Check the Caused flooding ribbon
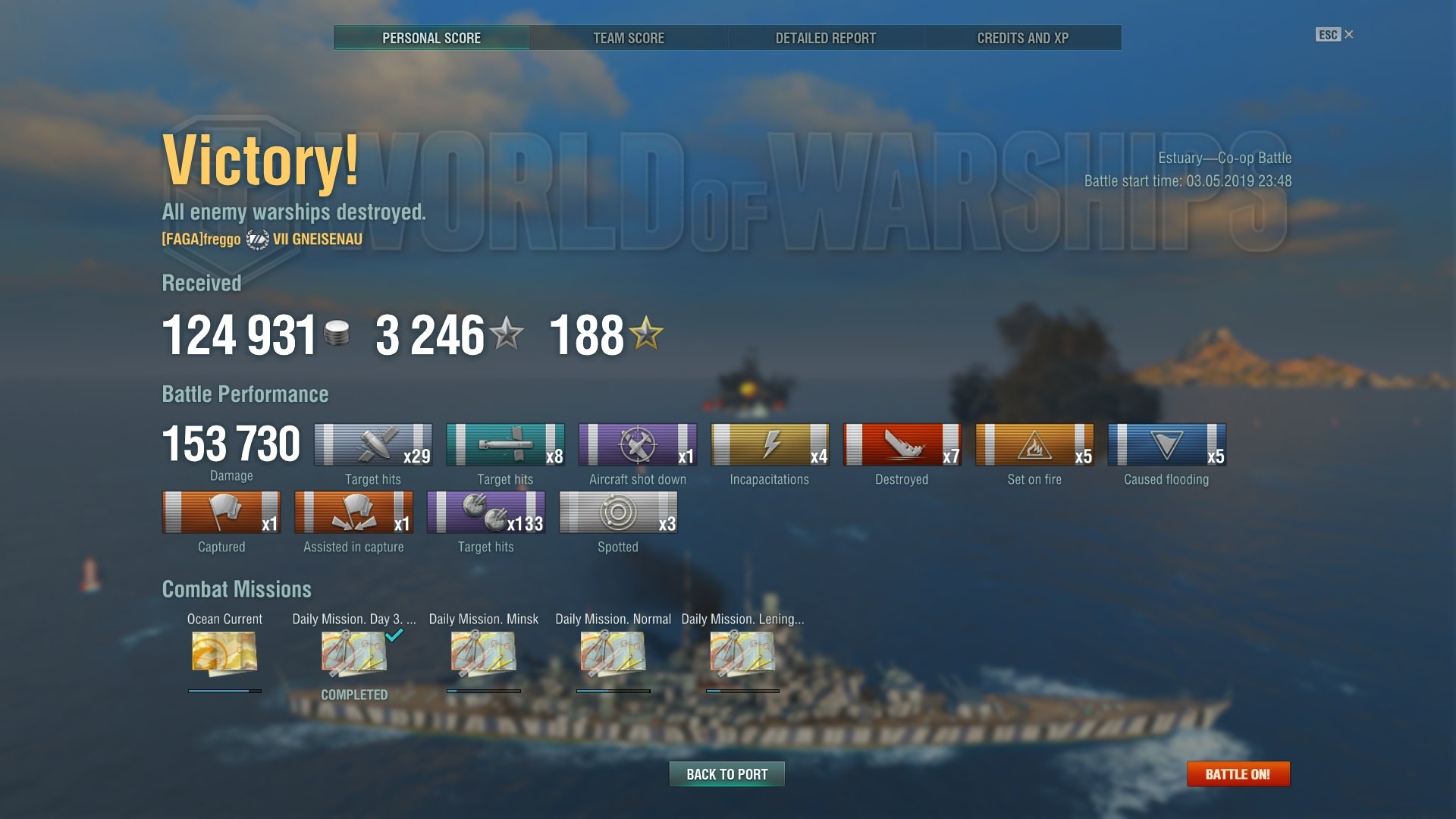 pyautogui.click(x=1166, y=444)
